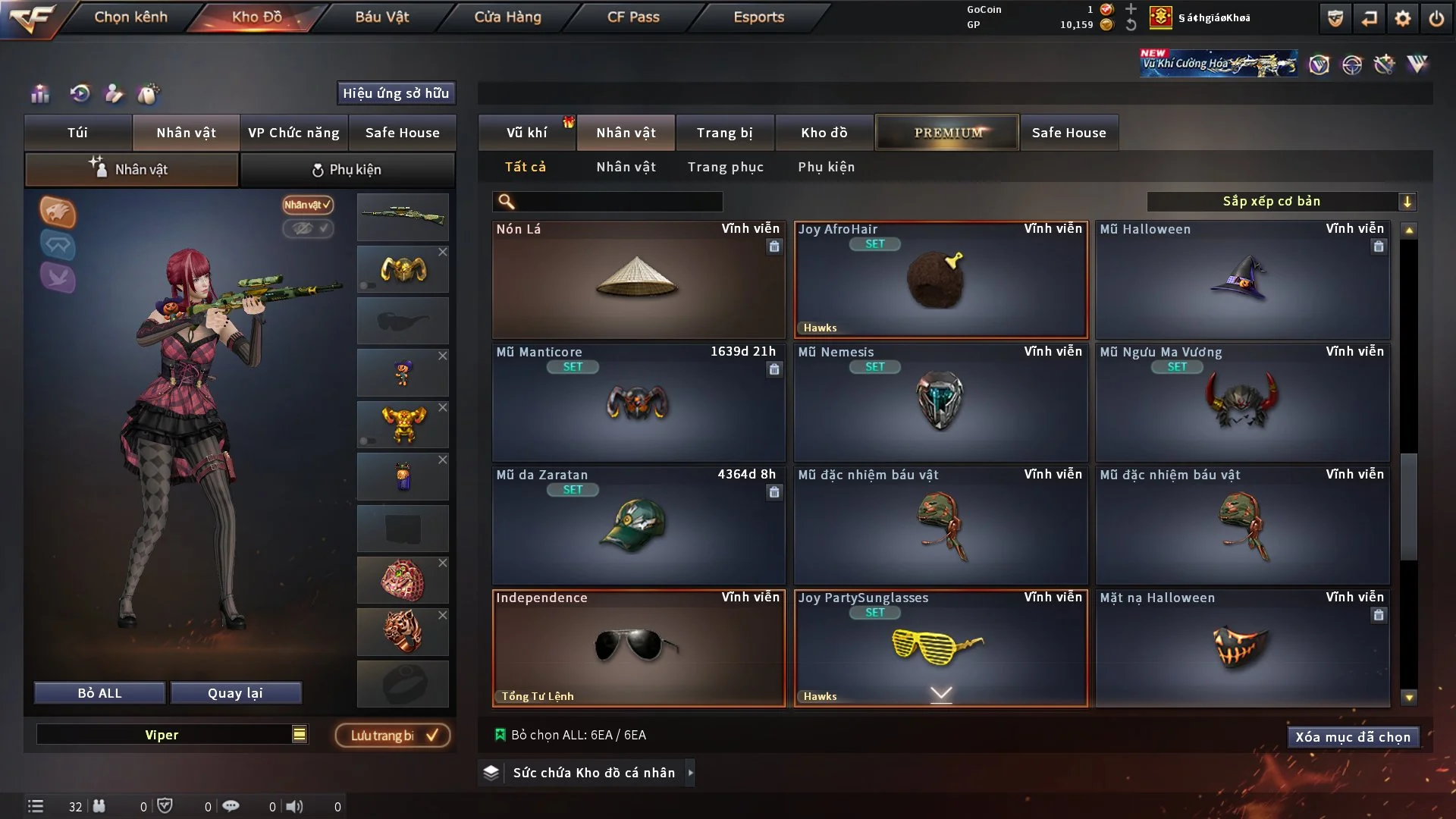Expand Joy PartySunglasses details with the chevron
The height and width of the screenshot is (819, 1456).
coord(940,694)
